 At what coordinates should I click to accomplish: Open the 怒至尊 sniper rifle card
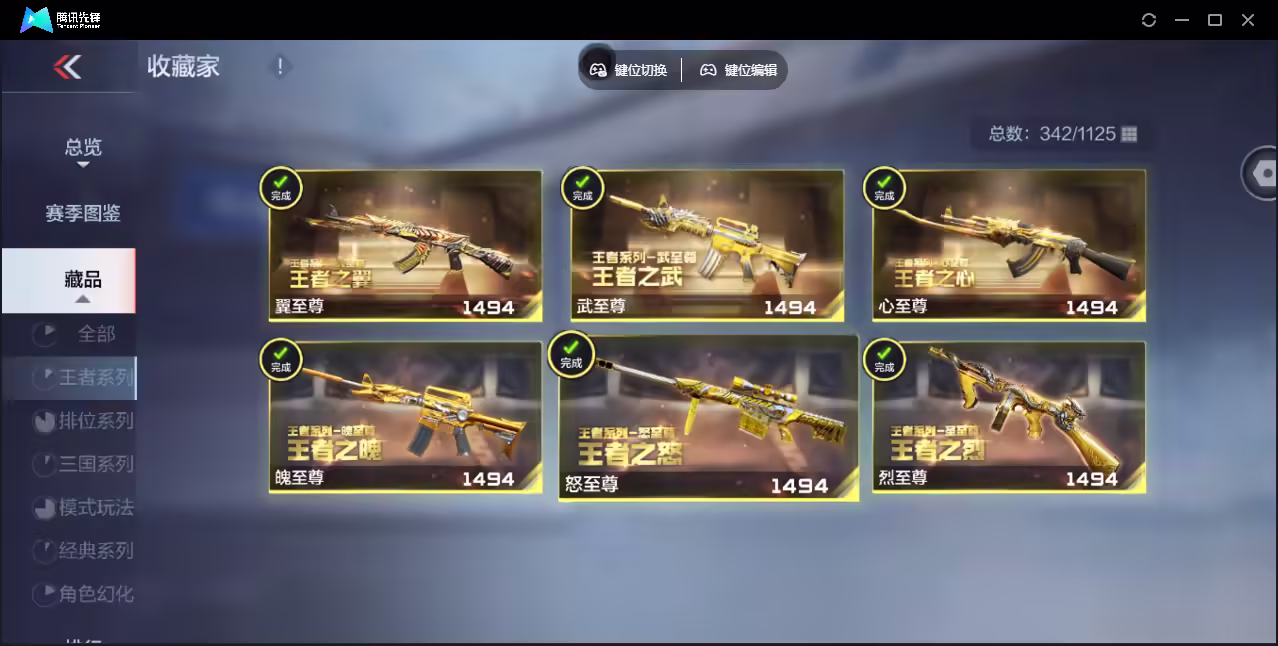[x=708, y=418]
